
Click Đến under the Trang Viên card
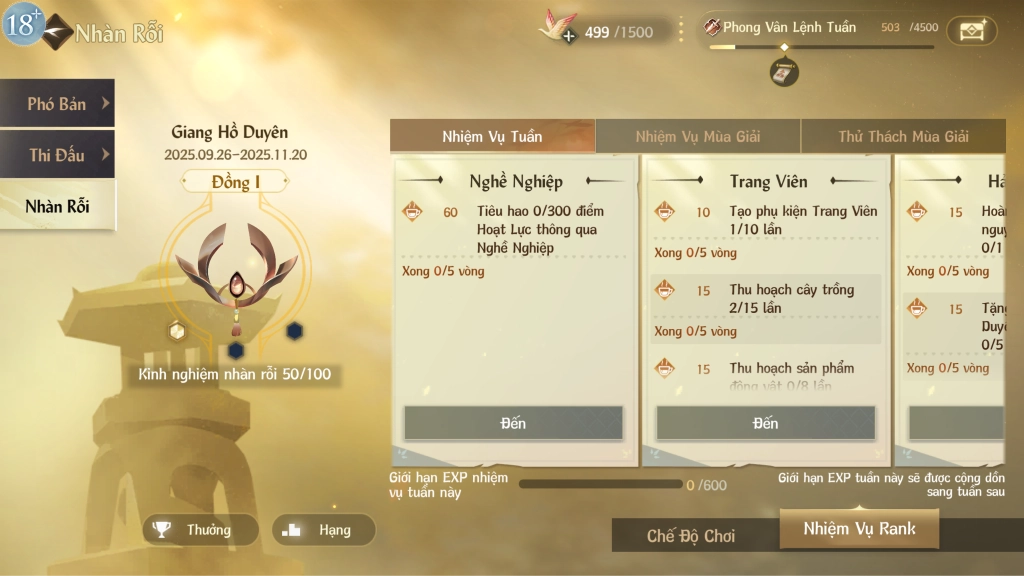pos(765,423)
